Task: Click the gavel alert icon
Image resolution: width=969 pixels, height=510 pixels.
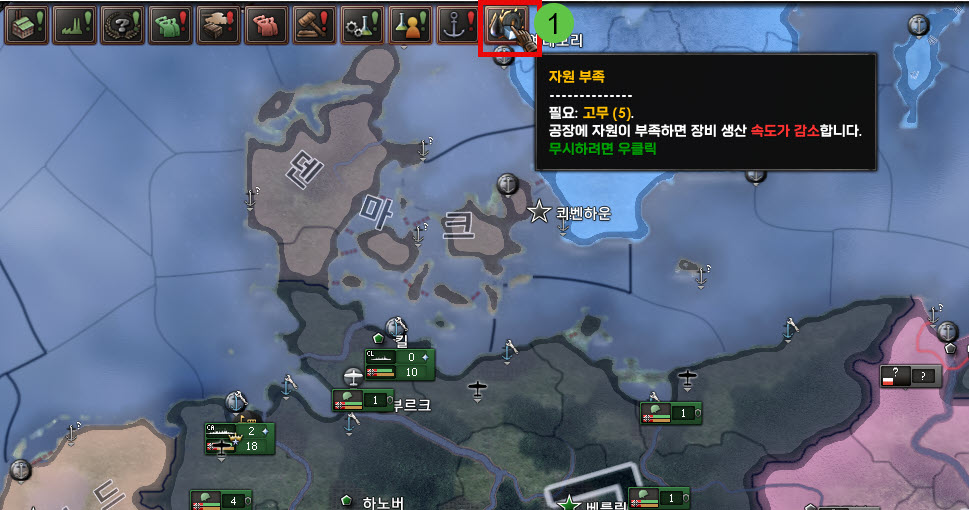Action: pos(315,24)
